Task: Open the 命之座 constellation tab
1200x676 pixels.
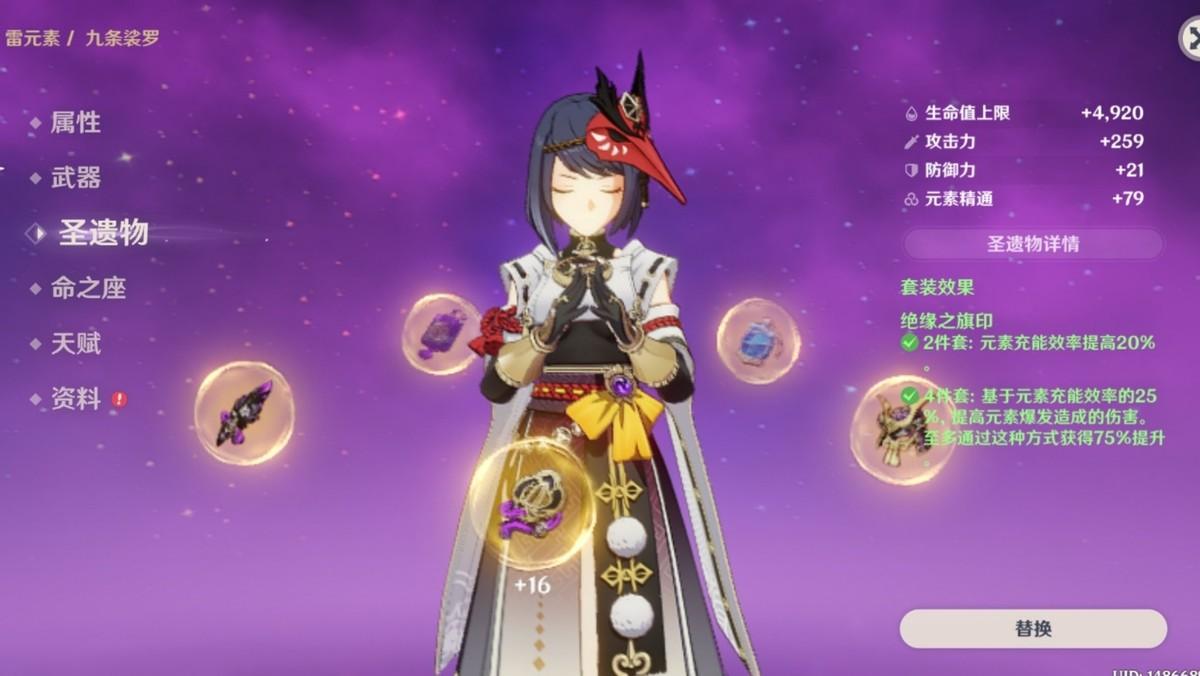Action: click(89, 289)
